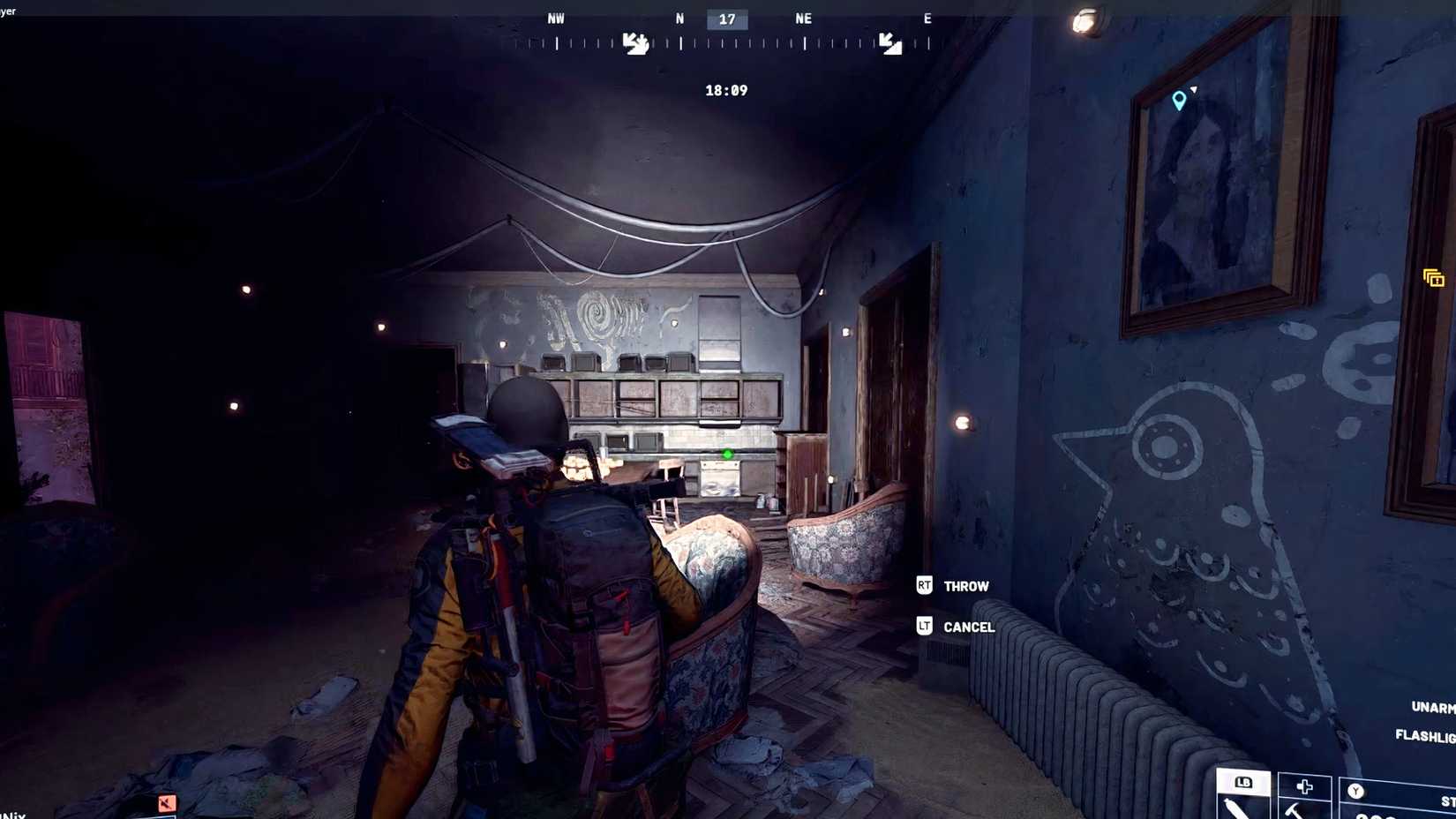Open the small dropdown arrow beside the waypoint pin
Viewport: 1456px width, 819px height.
(1194, 88)
